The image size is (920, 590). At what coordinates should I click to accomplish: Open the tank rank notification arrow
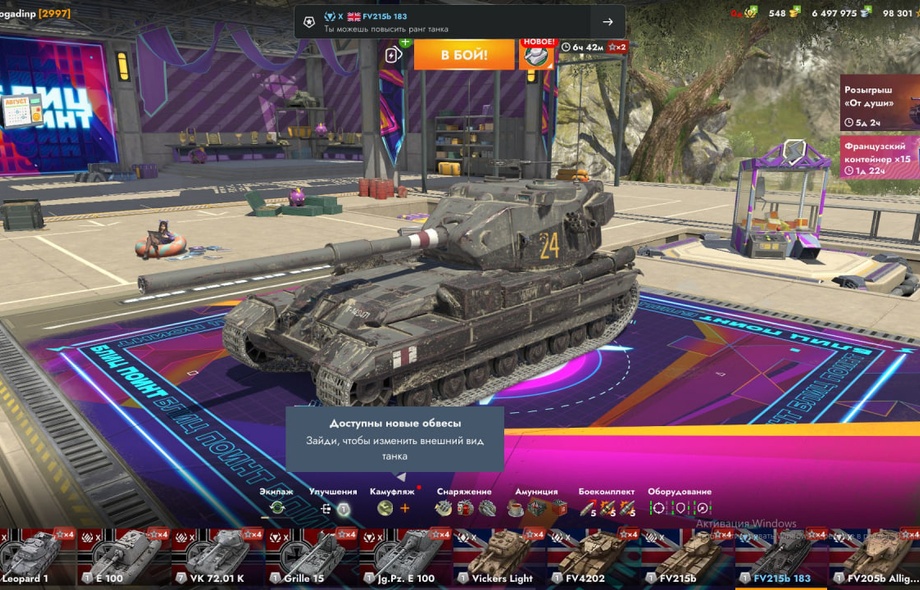(x=607, y=22)
